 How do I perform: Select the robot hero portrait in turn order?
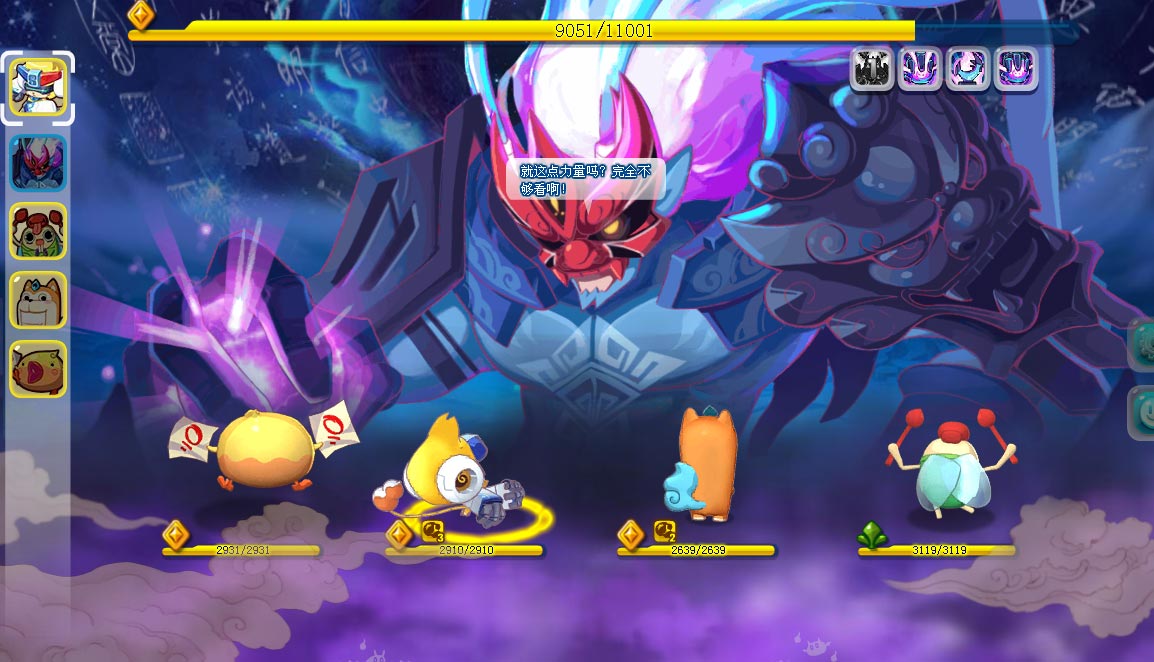coord(37,87)
